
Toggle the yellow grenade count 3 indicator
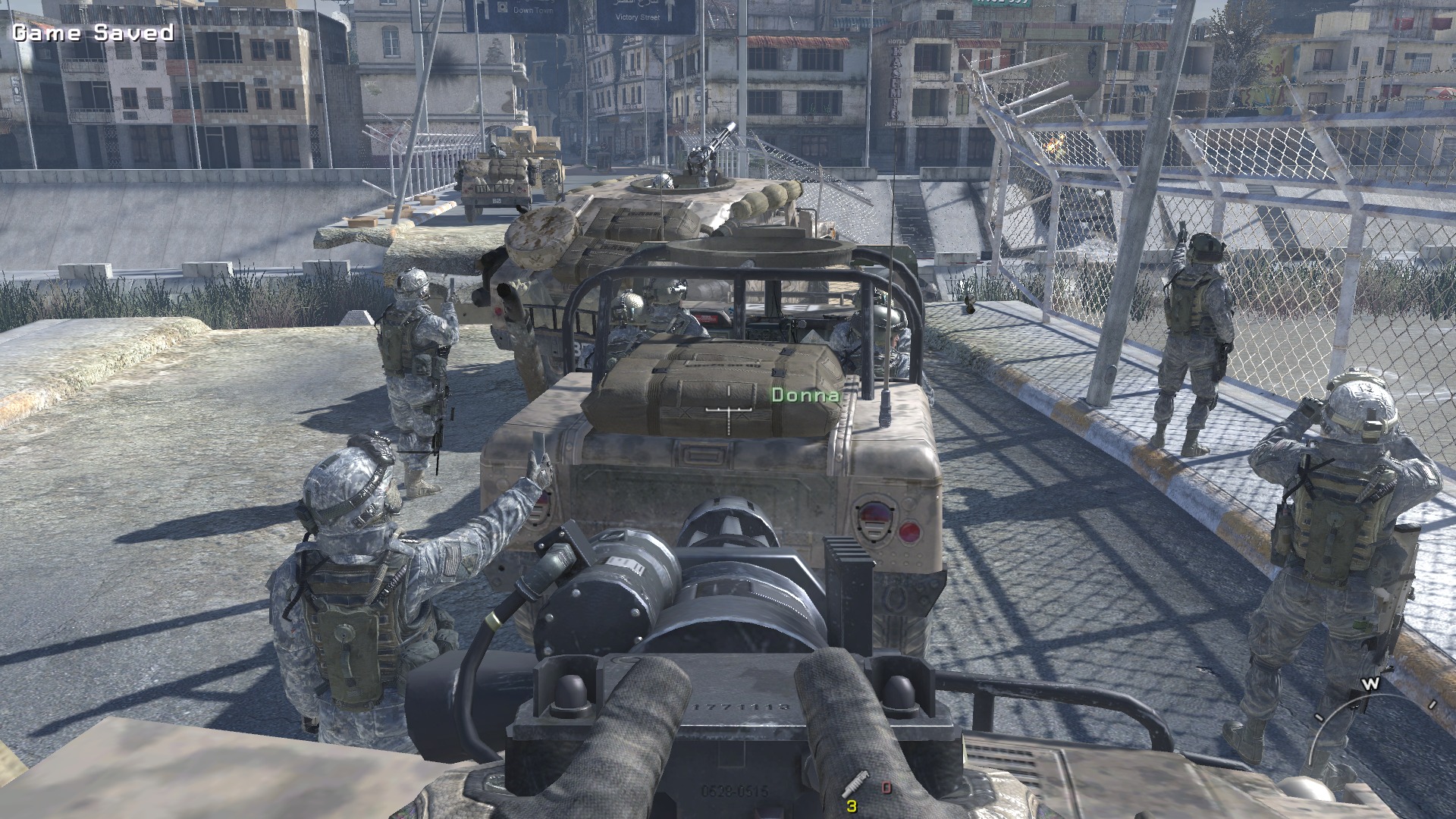852,807
